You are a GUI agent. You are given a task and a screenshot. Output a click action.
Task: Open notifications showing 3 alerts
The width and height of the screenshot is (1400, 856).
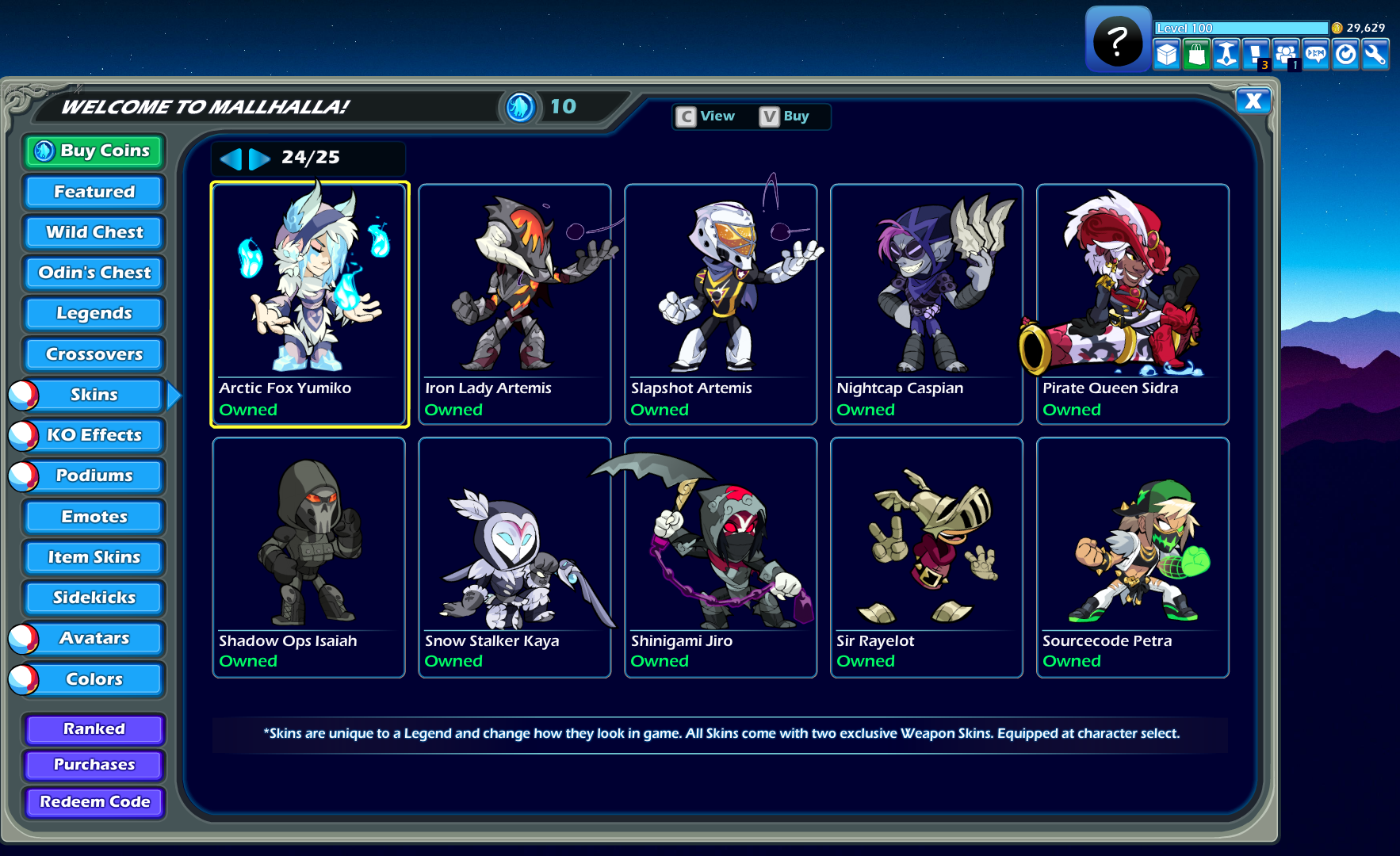[1256, 54]
